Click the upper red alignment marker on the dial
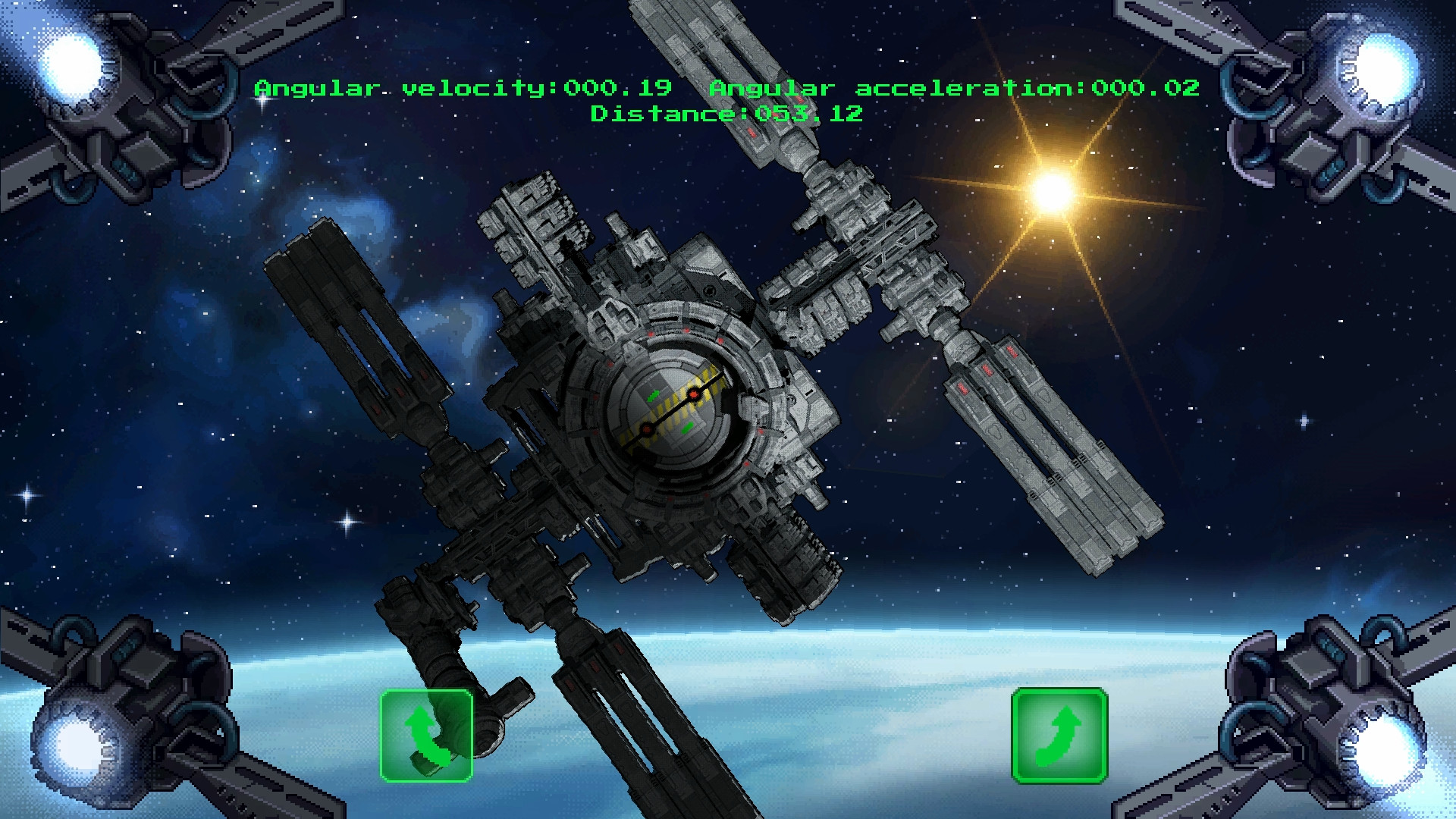 [694, 394]
